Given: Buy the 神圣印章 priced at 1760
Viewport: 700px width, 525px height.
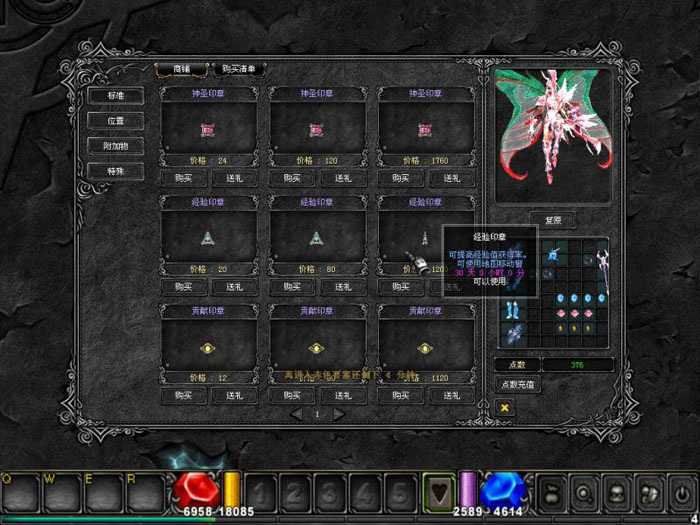Looking at the screenshot, I should tap(400, 177).
